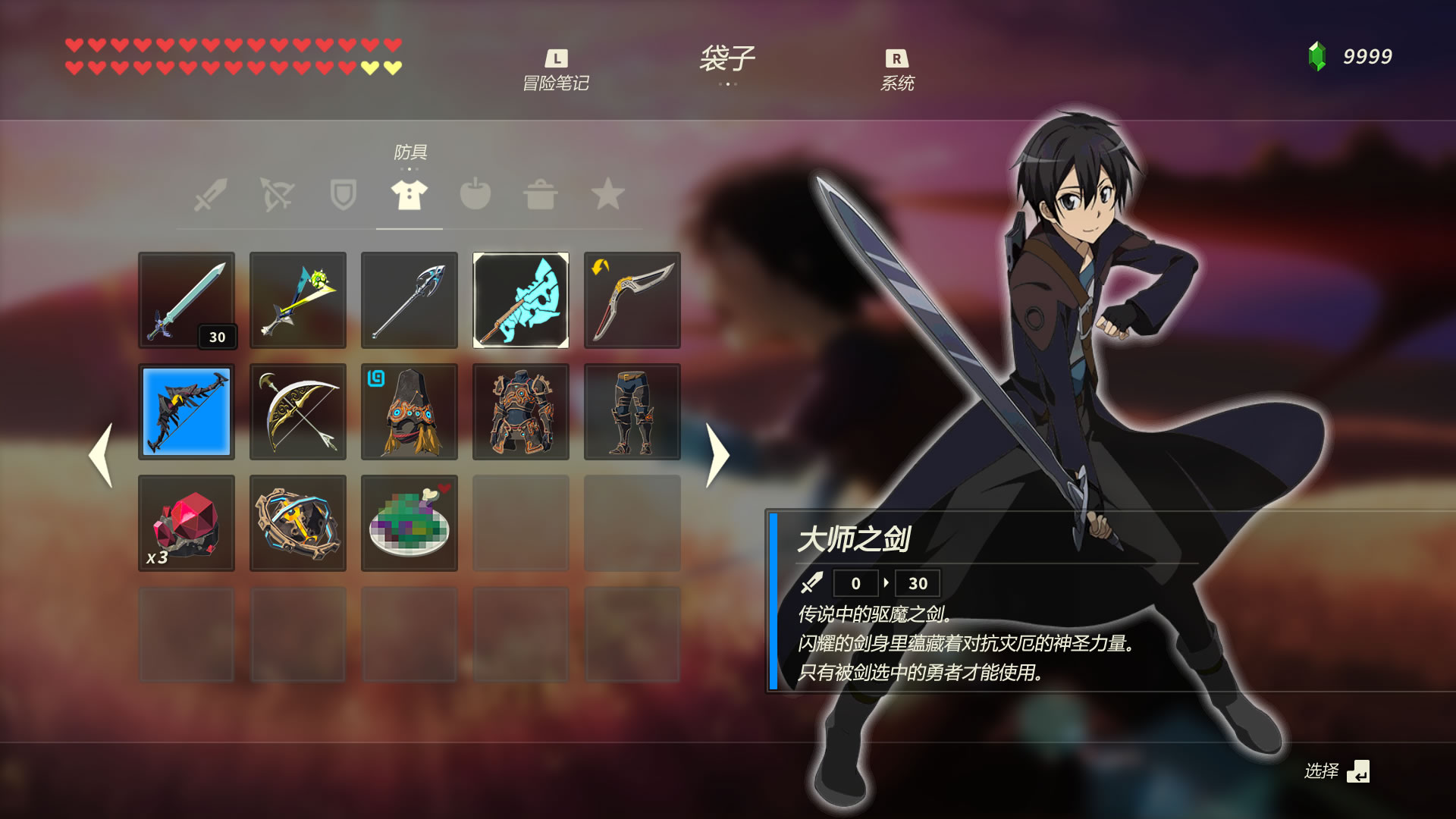Select the golden bow with arrow
This screenshot has width=1456, height=819.
coord(297,412)
